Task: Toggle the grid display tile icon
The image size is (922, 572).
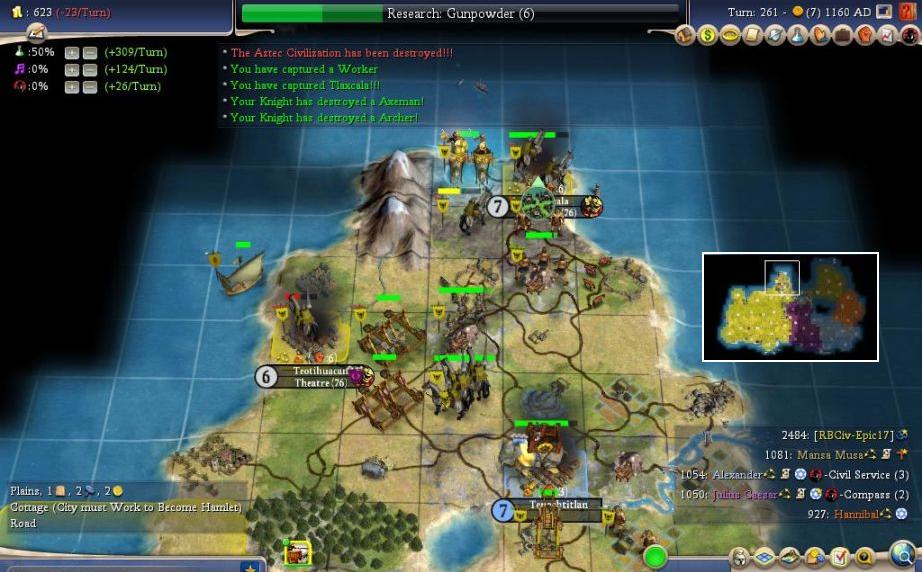Action: 766,557
